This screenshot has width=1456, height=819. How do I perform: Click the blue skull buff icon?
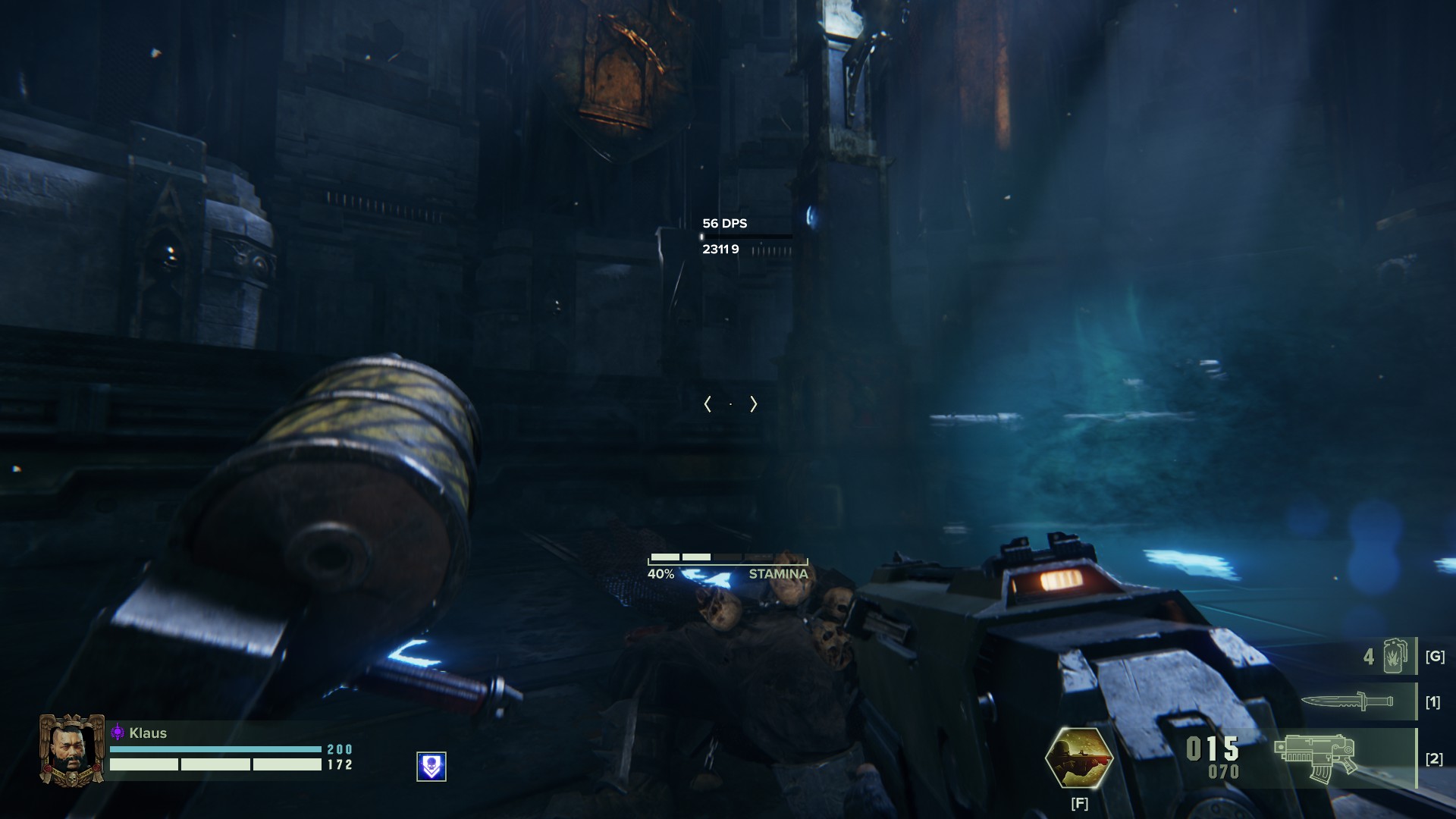pos(431,767)
